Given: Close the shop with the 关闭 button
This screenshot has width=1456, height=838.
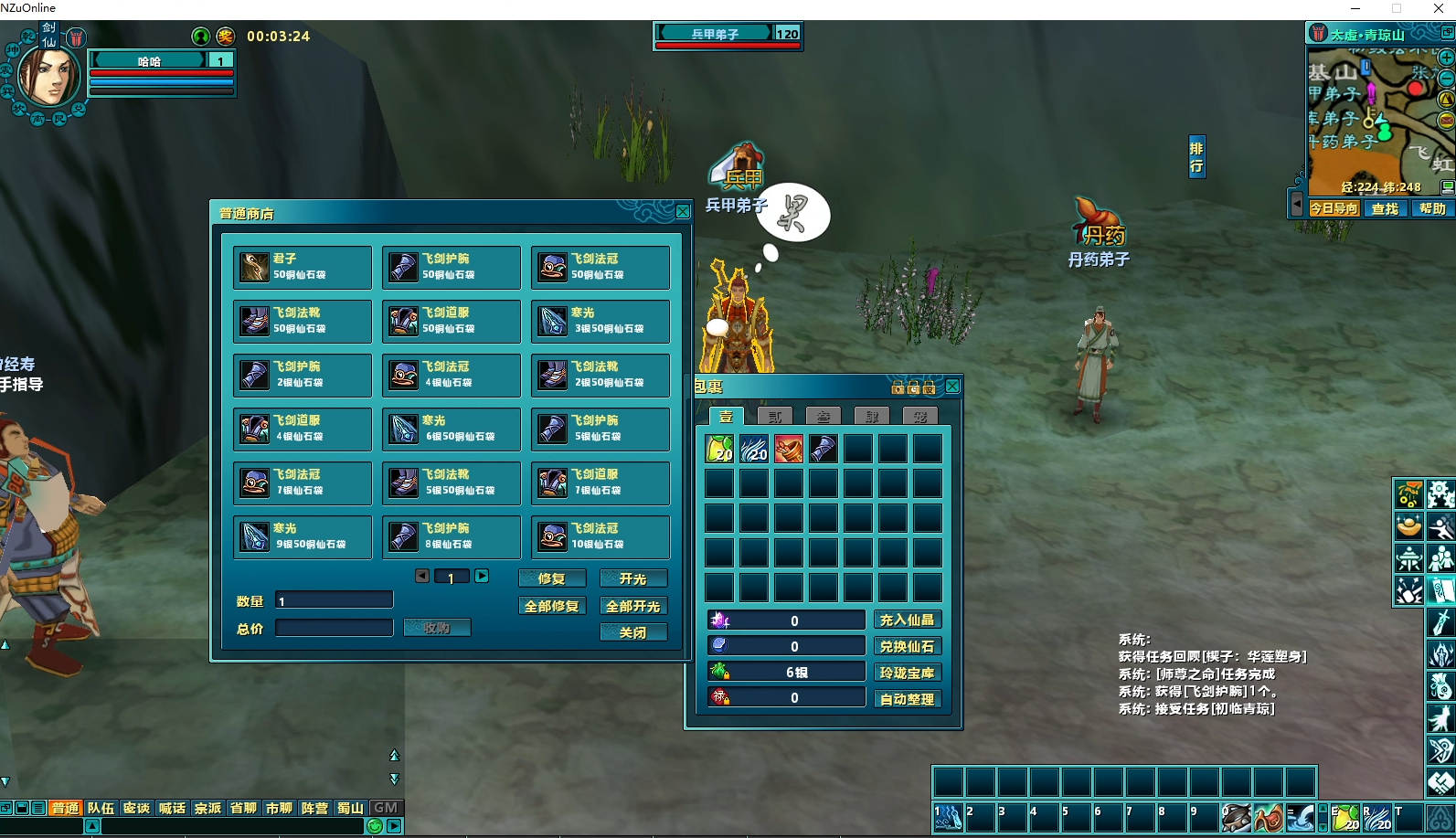Looking at the screenshot, I should coord(632,632).
